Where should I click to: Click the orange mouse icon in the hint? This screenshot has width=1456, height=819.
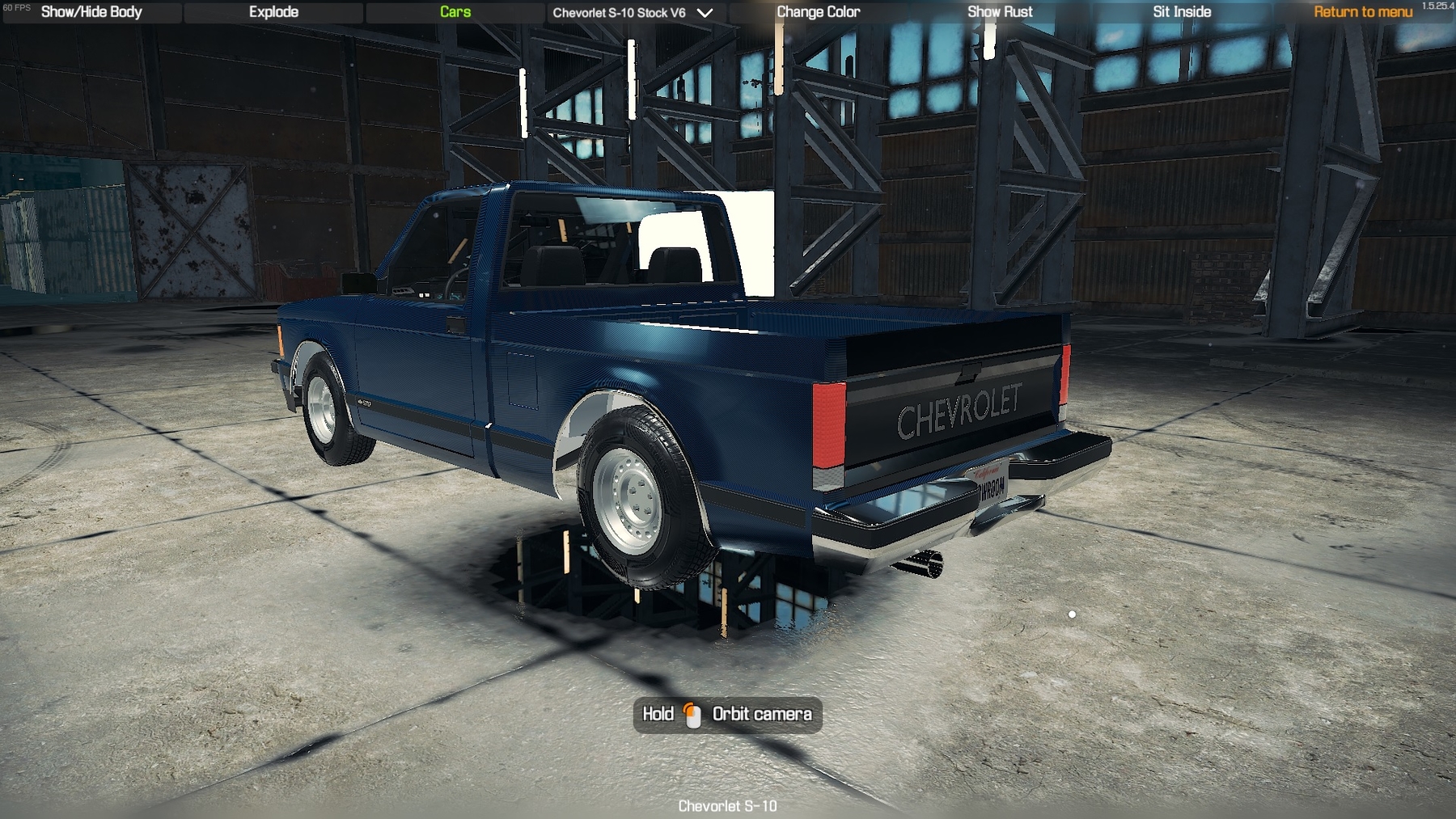pos(692,714)
